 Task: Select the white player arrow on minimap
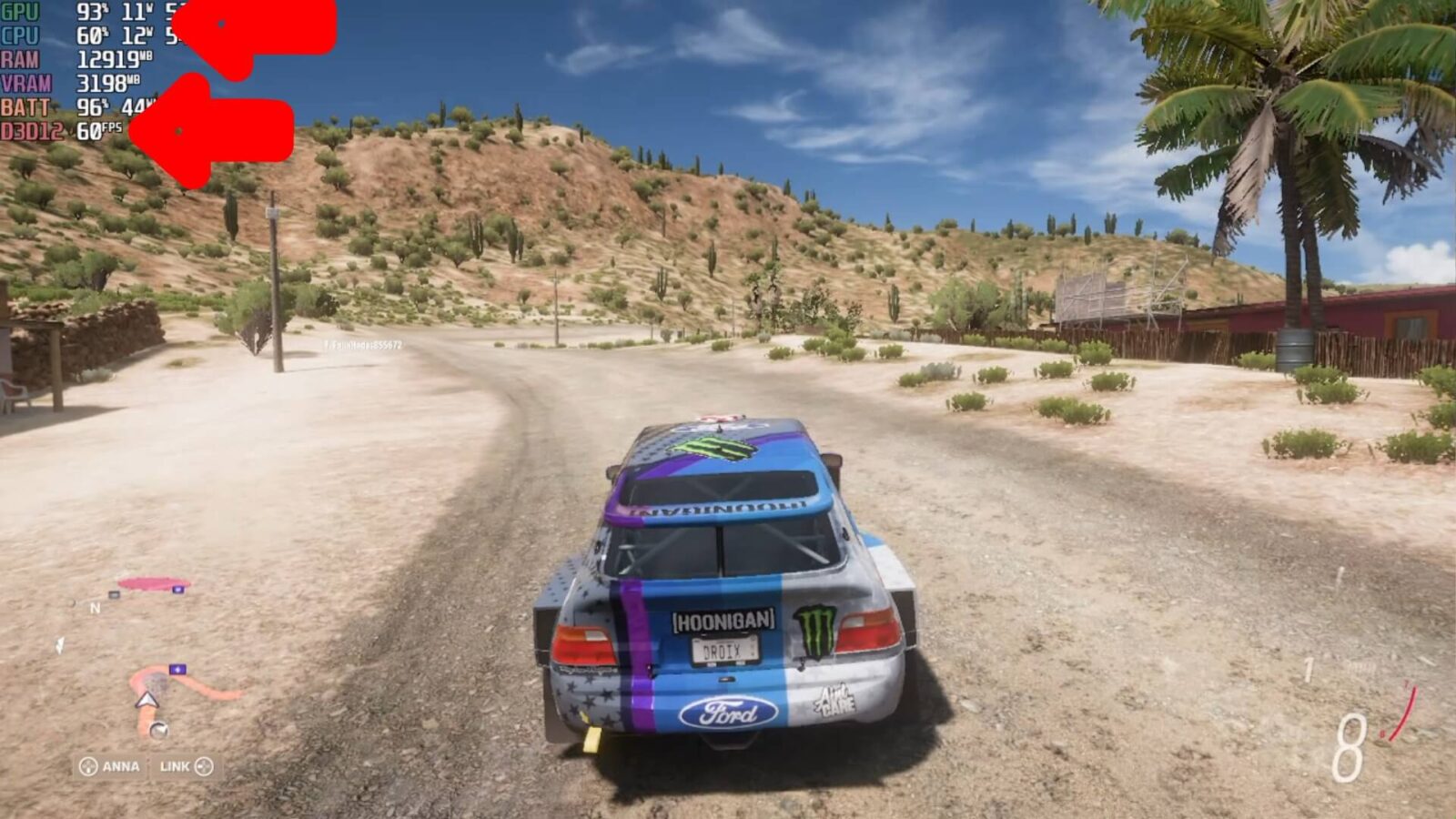147,701
